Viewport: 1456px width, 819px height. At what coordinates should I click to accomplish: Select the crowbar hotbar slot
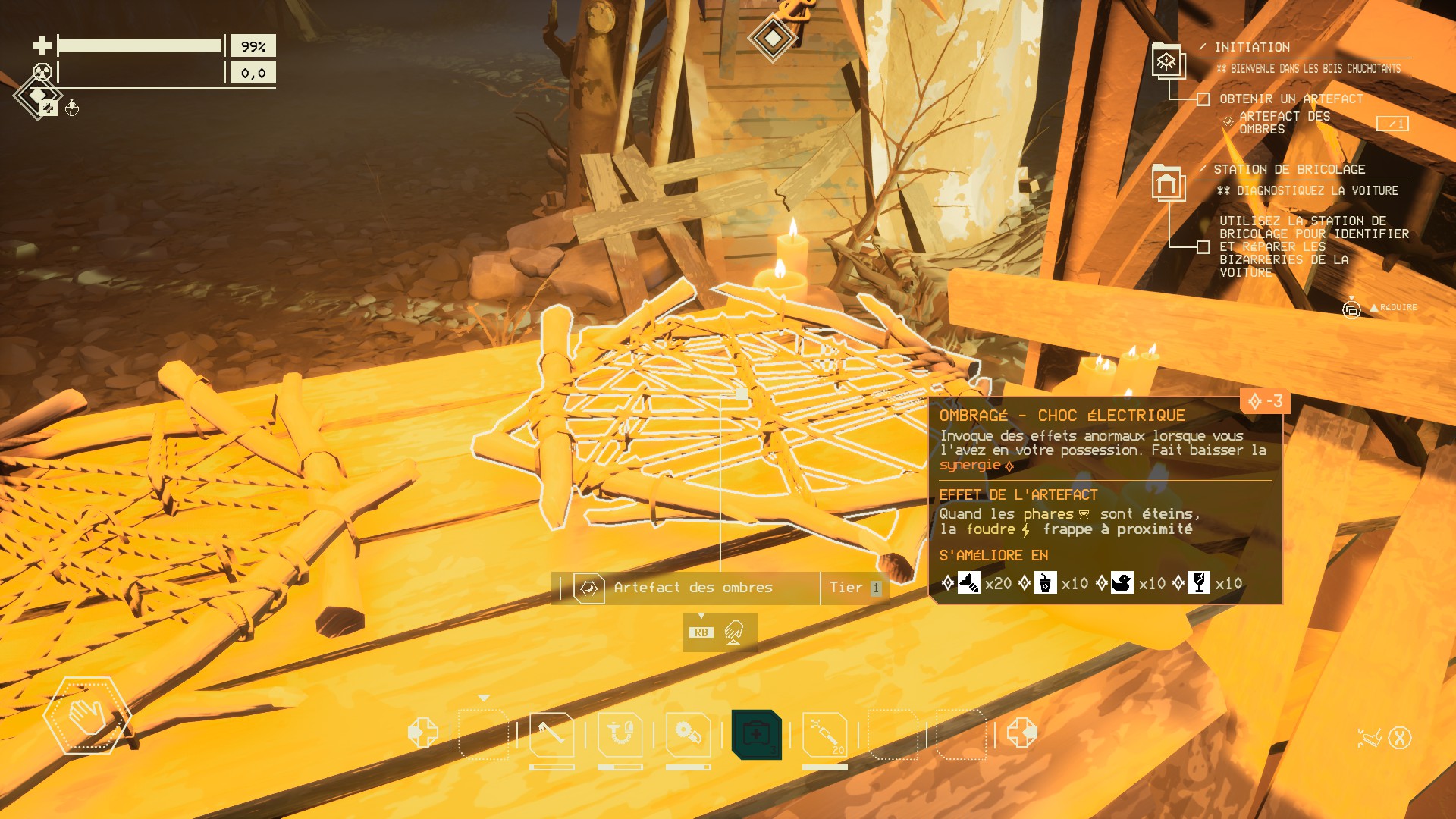551,734
